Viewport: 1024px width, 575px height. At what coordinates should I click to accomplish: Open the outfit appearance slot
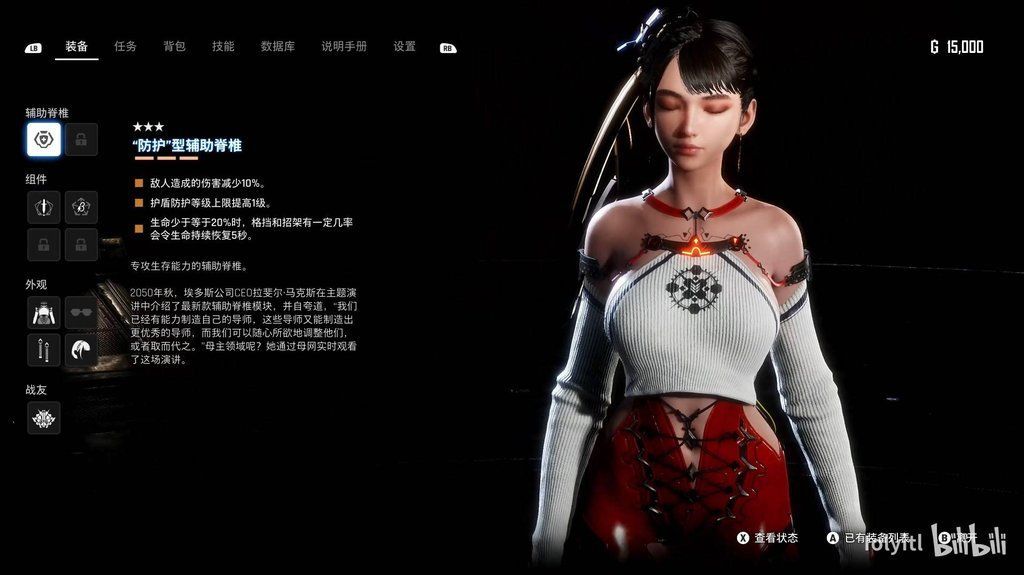(44, 312)
